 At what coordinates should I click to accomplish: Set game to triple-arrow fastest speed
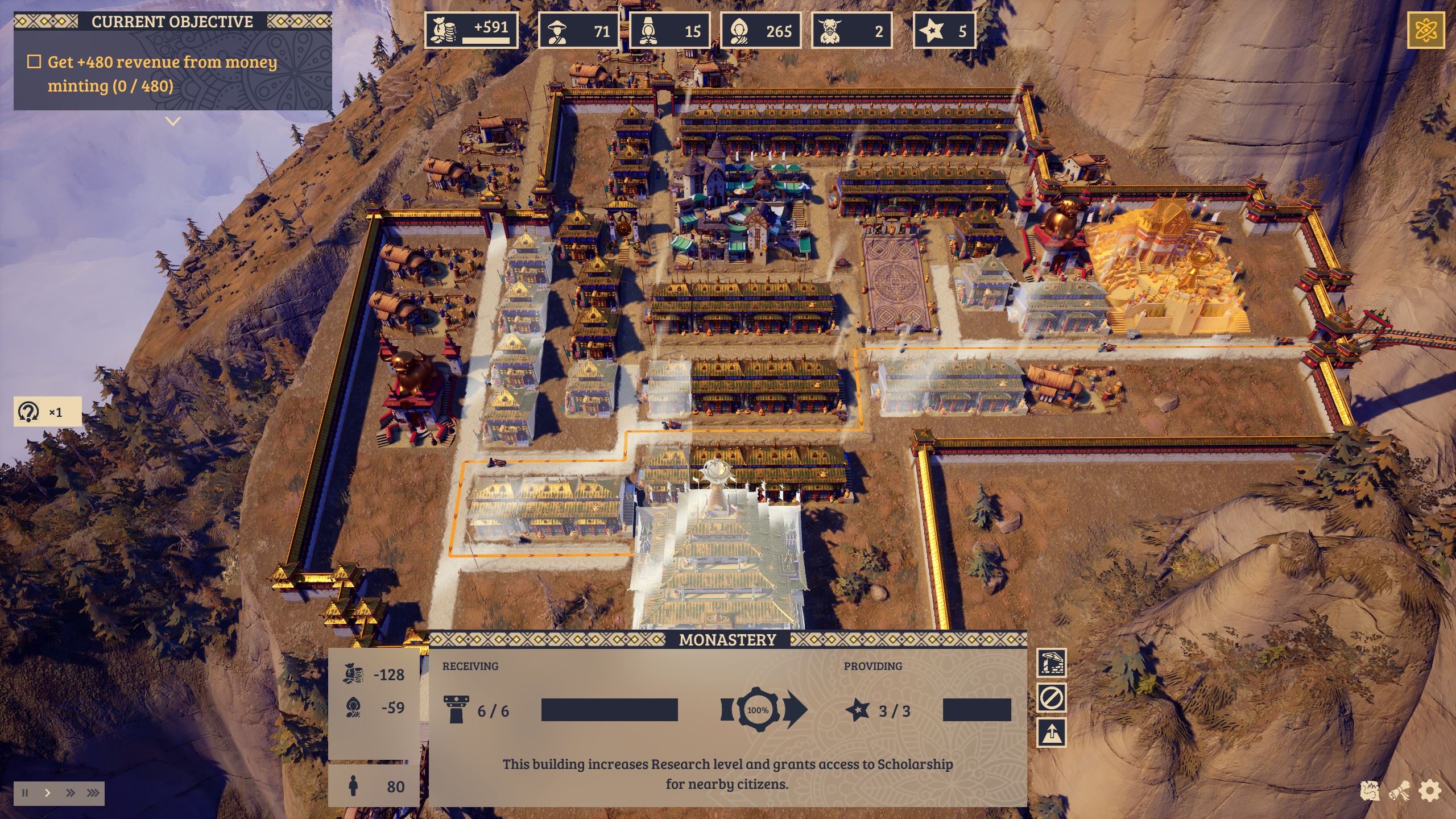click(93, 793)
